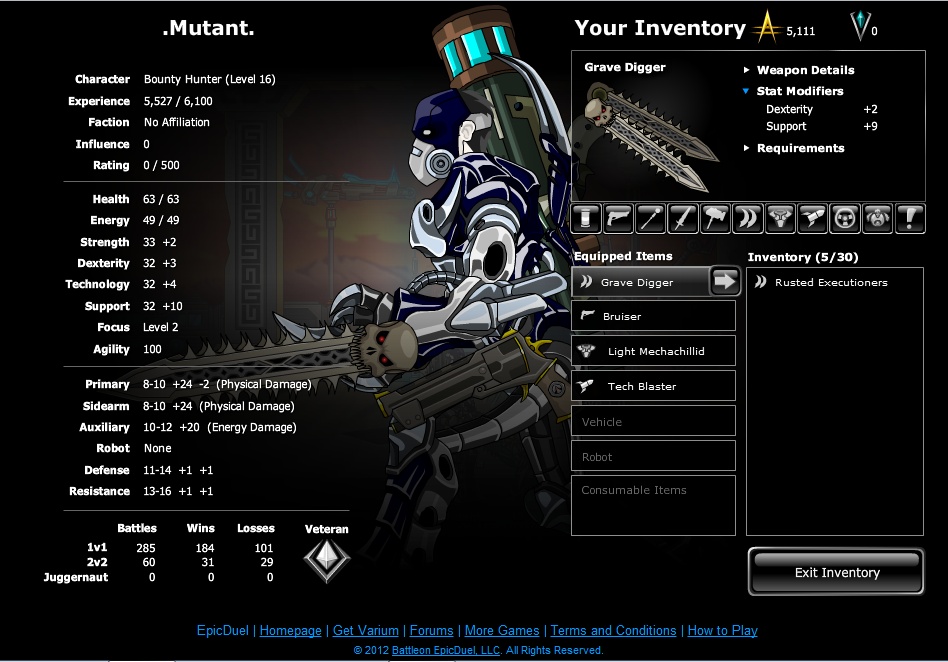Select the equipped Bruiser sidearm
The width and height of the screenshot is (948, 662).
tap(654, 316)
